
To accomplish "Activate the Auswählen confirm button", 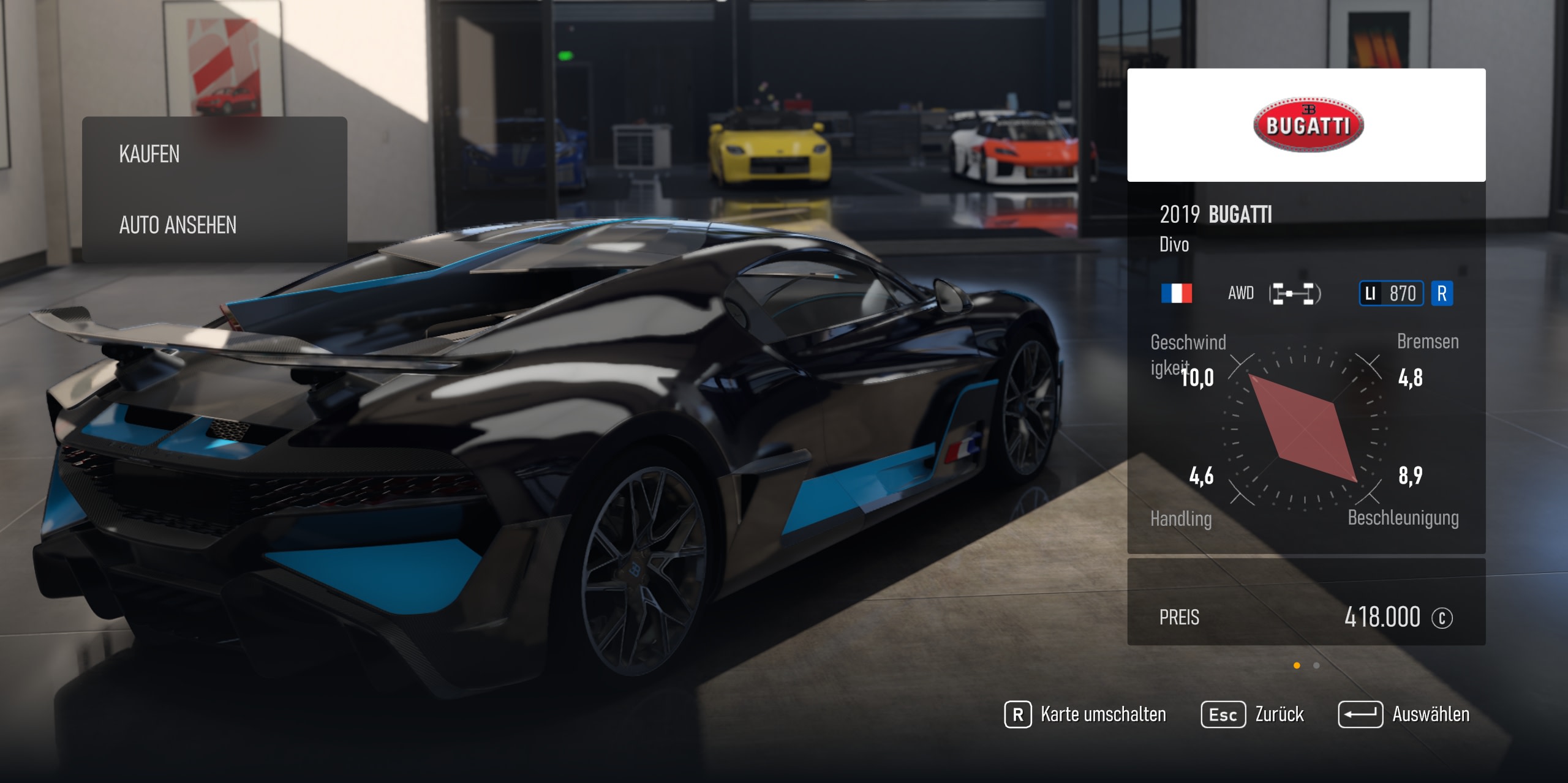I will pyautogui.click(x=1403, y=714).
